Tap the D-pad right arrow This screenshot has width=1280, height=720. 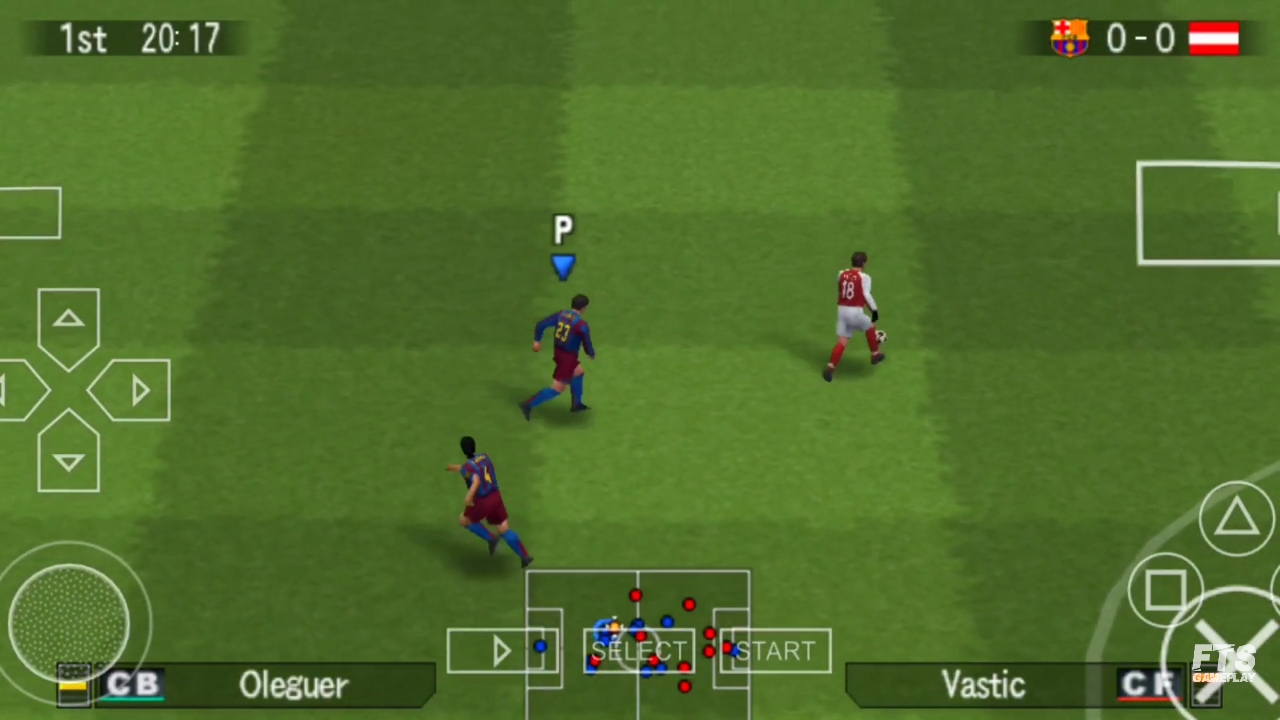[x=138, y=390]
